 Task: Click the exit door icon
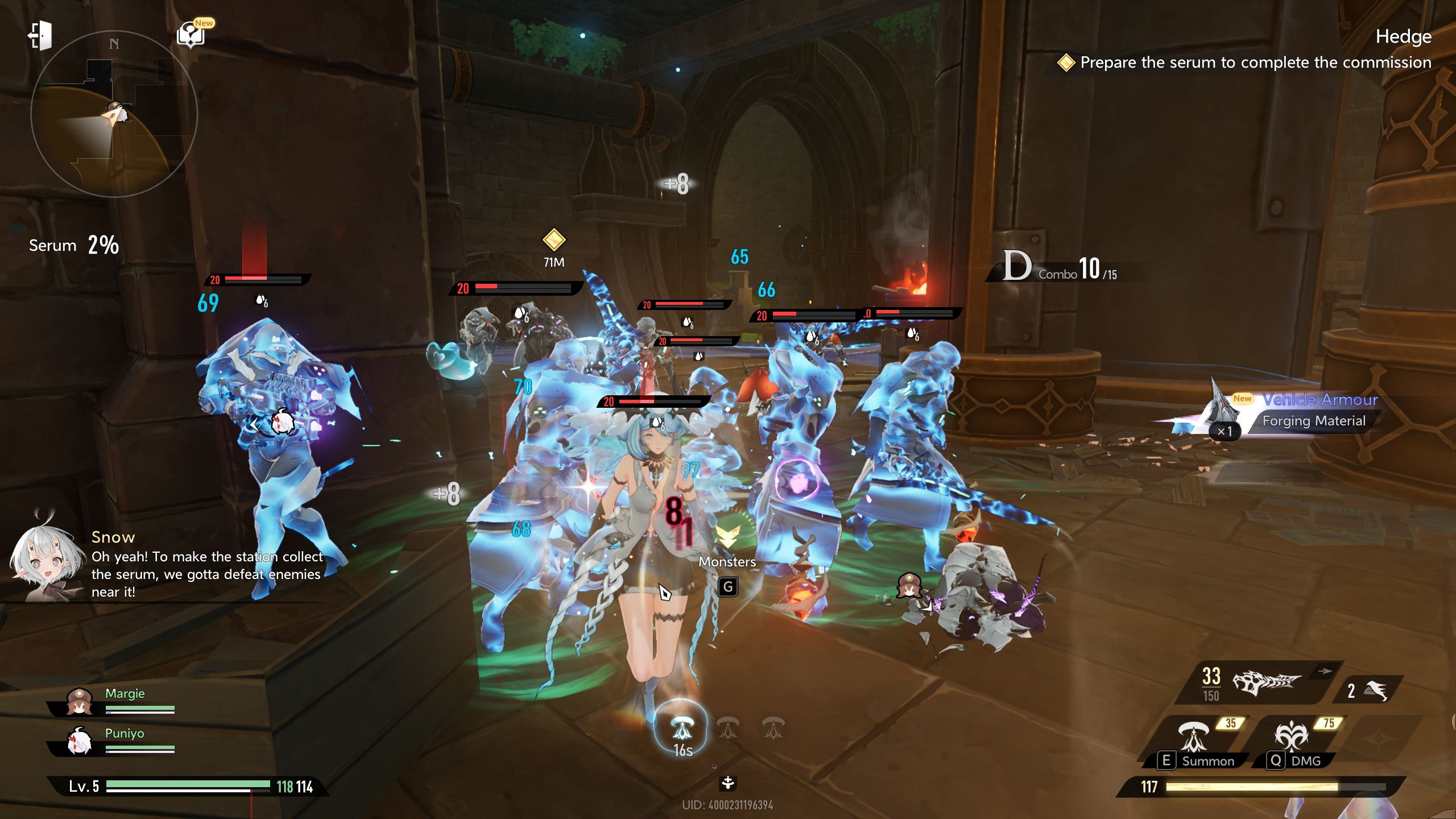tap(40, 36)
